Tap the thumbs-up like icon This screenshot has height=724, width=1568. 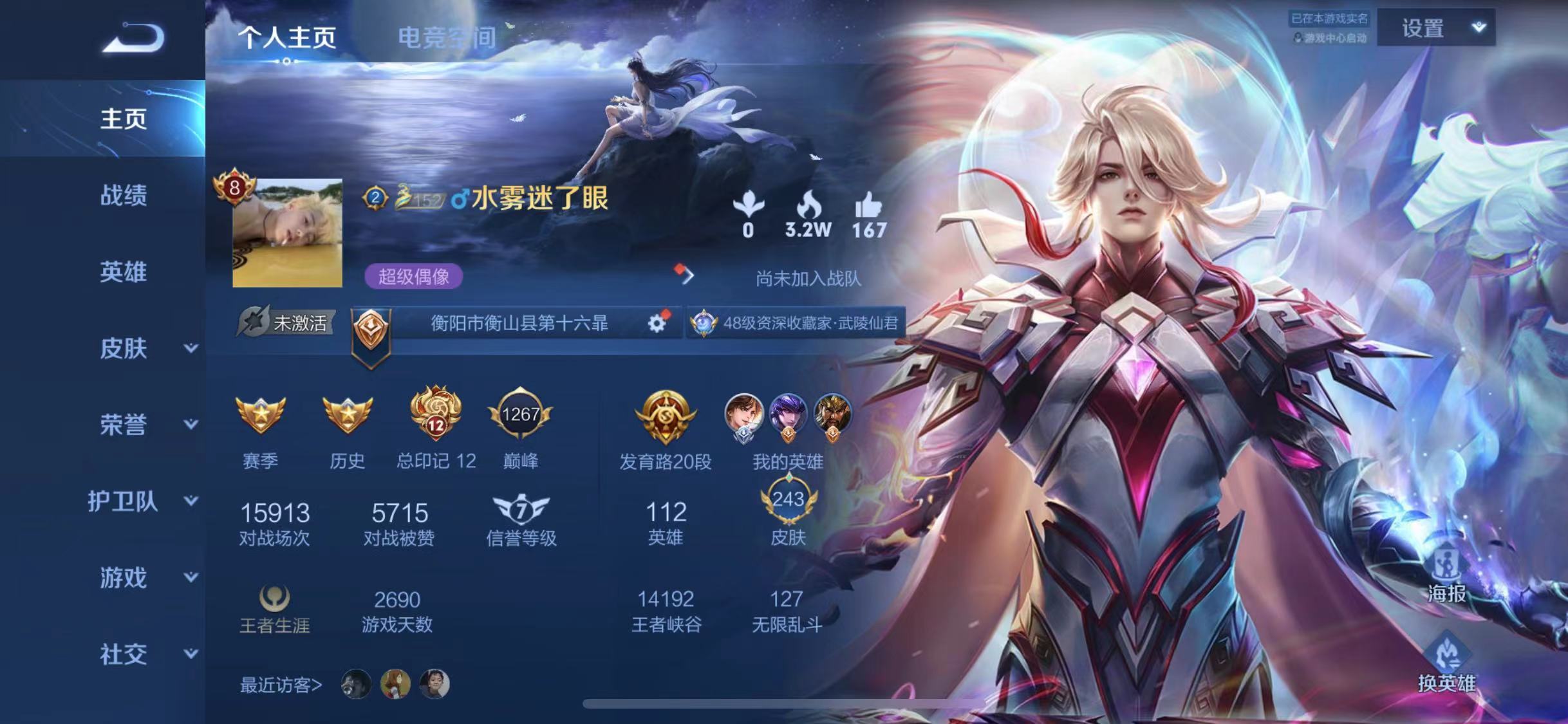pos(869,207)
